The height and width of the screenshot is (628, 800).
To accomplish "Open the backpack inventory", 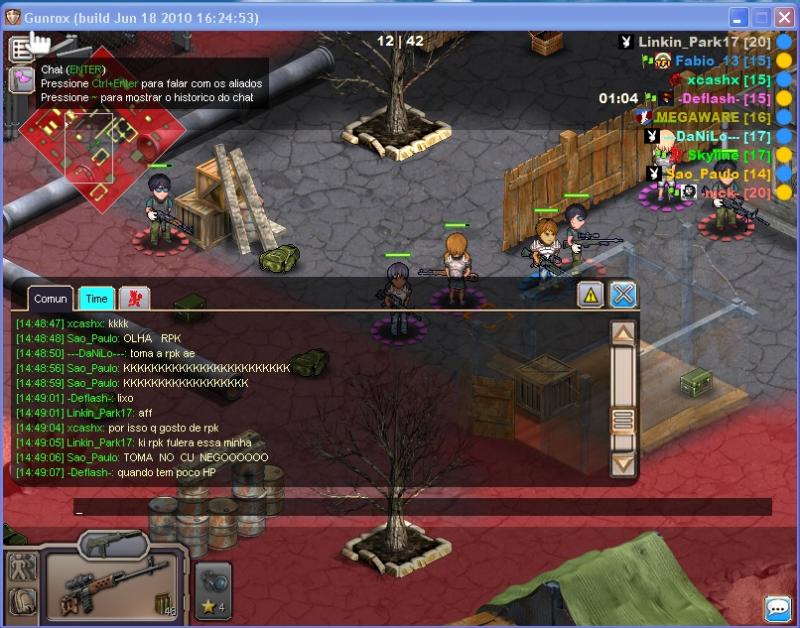I will pyautogui.click(x=22, y=601).
